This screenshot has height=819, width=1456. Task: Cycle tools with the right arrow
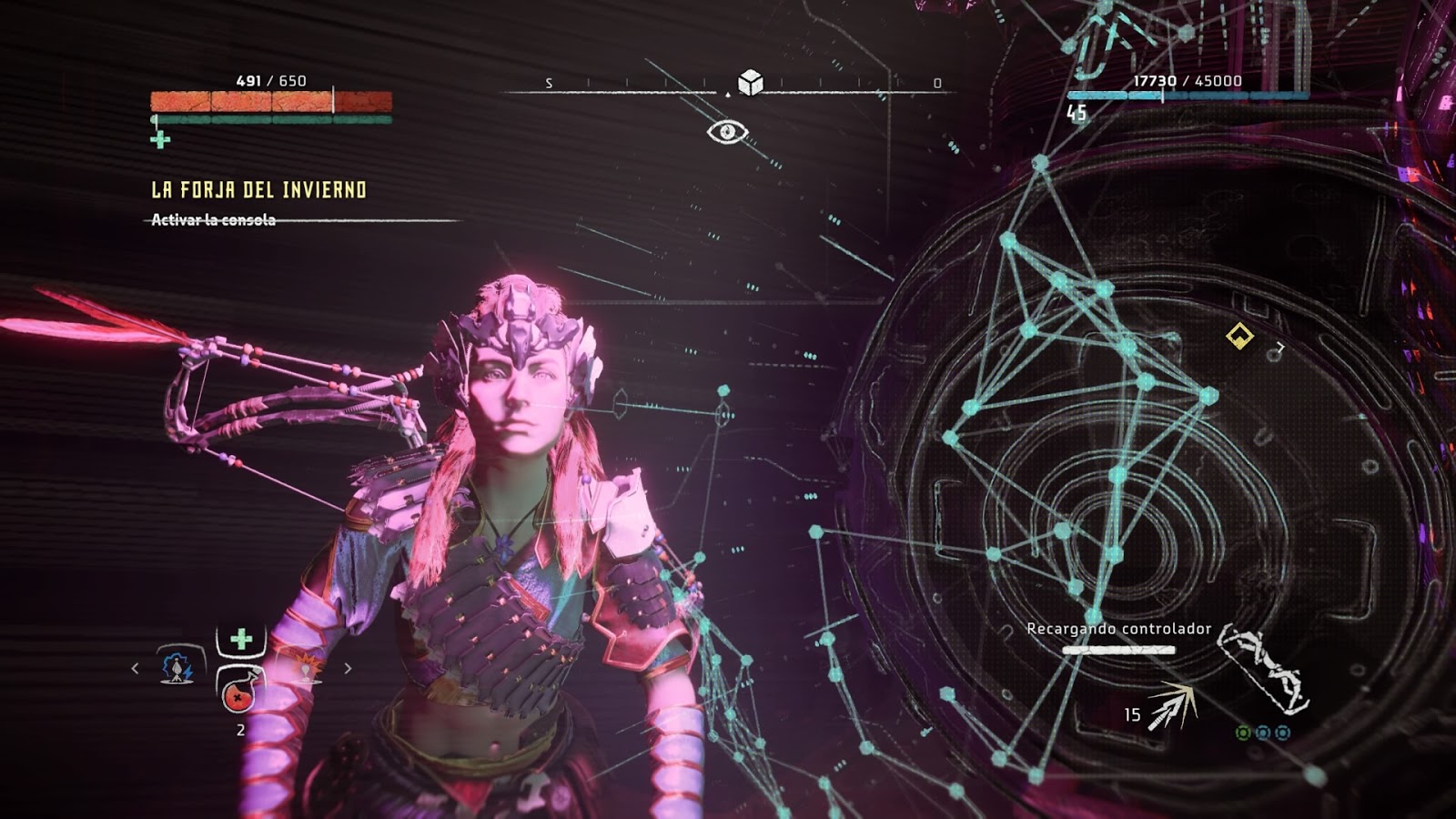[x=348, y=669]
